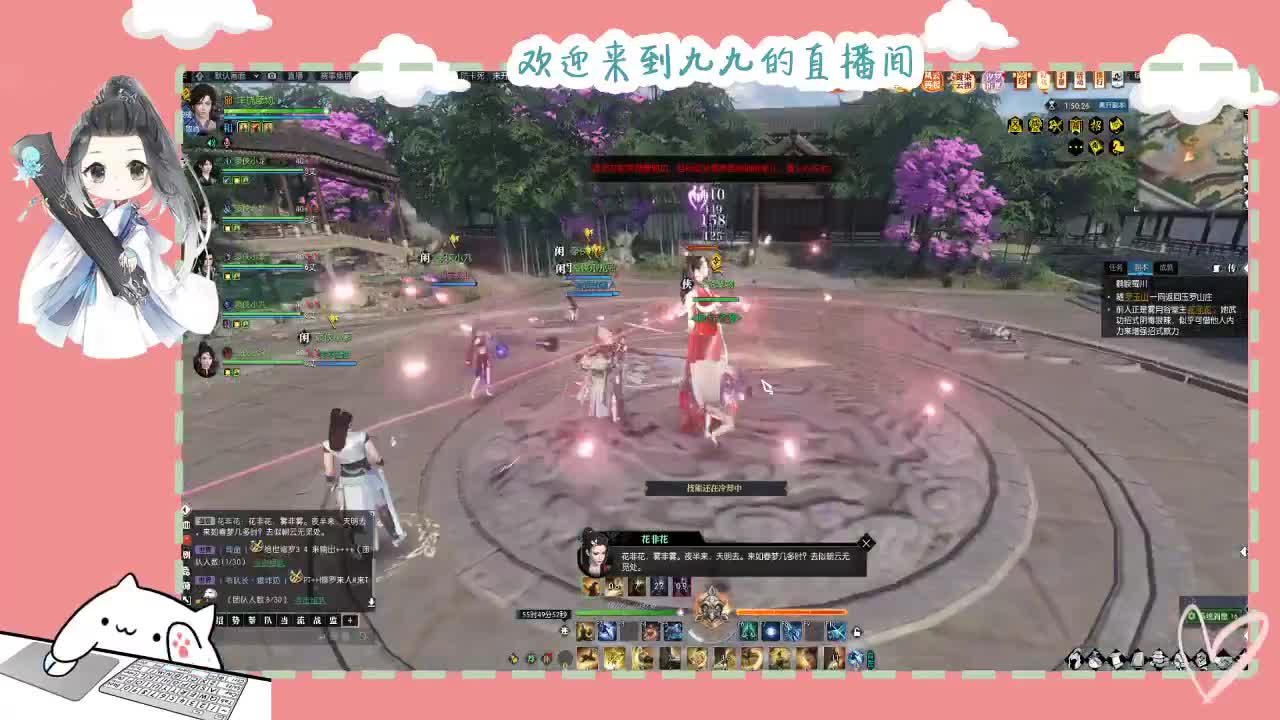Select the horse mount icon below the minimap
The height and width of the screenshot is (720, 1280).
coord(1117,147)
